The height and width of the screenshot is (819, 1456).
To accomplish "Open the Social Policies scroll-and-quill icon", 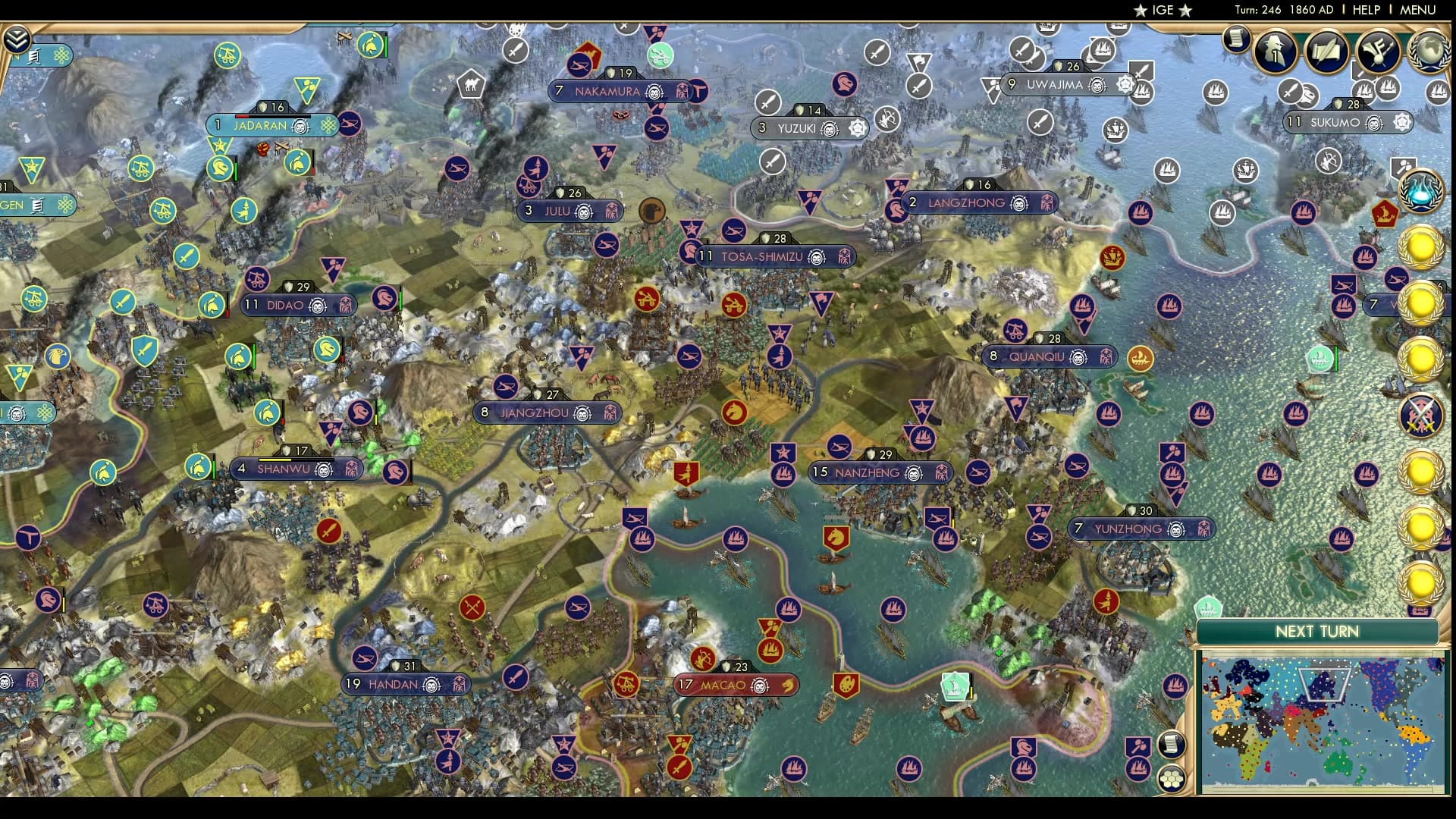I will point(1326,52).
